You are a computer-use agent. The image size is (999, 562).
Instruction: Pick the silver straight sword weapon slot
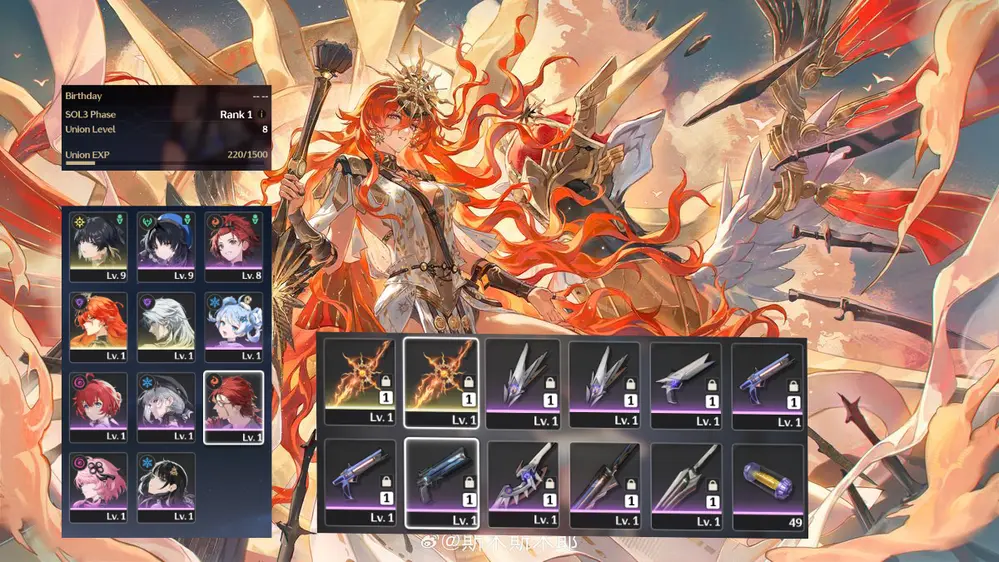pyautogui.click(x=686, y=483)
